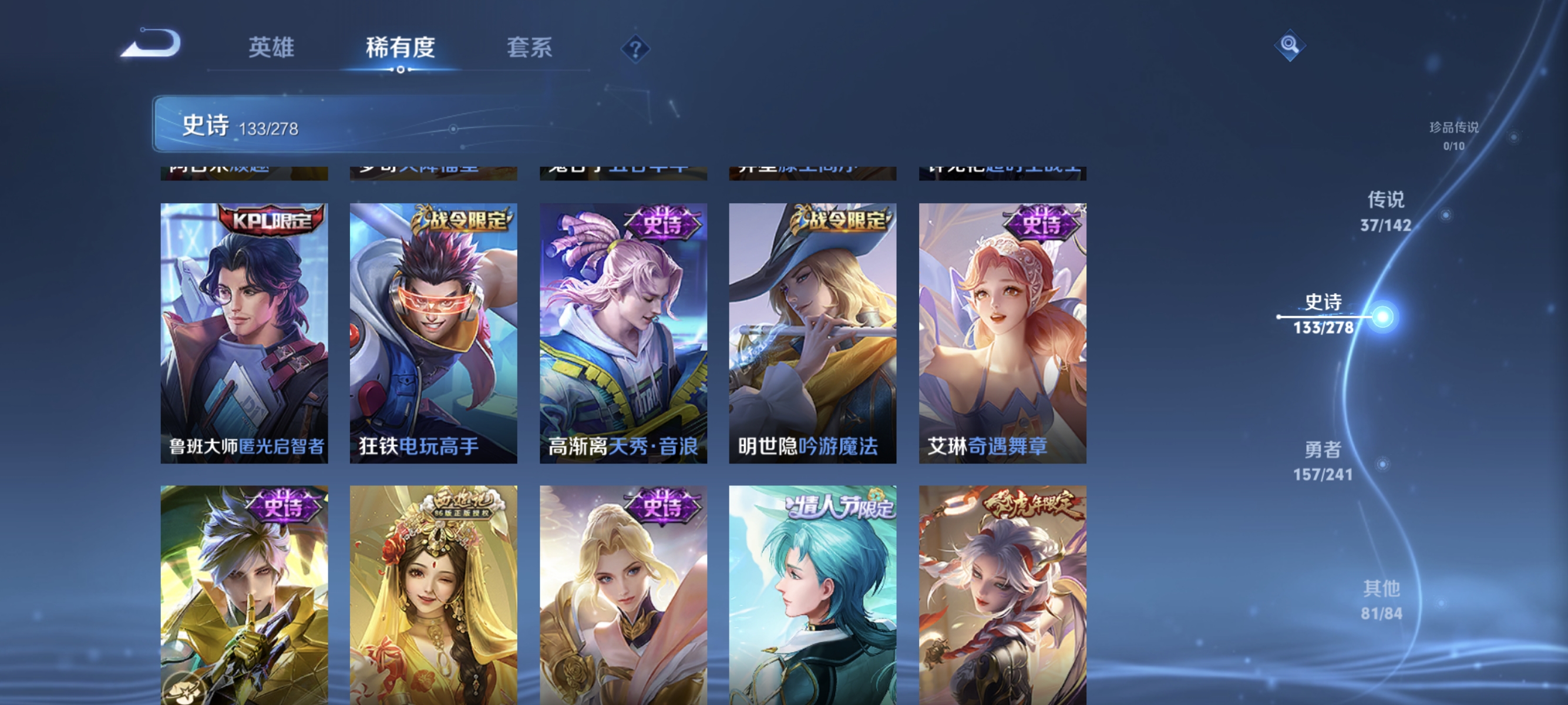Click the help question mark icon
Screen dimensions: 1568x705
click(x=635, y=50)
